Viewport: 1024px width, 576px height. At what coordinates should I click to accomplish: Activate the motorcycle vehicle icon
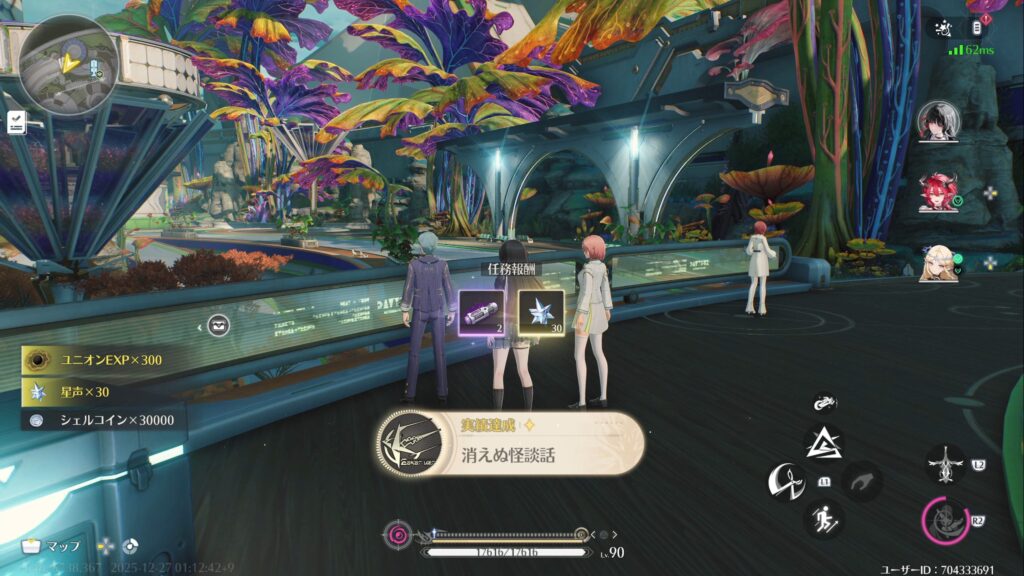pyautogui.click(x=824, y=403)
